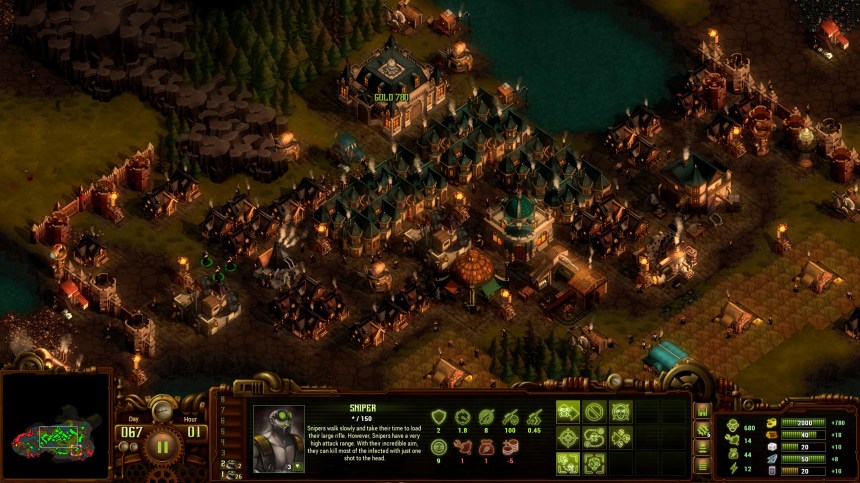This screenshot has height=483, width=860.
Task: Select the Sniper portrait
Action: (x=278, y=437)
